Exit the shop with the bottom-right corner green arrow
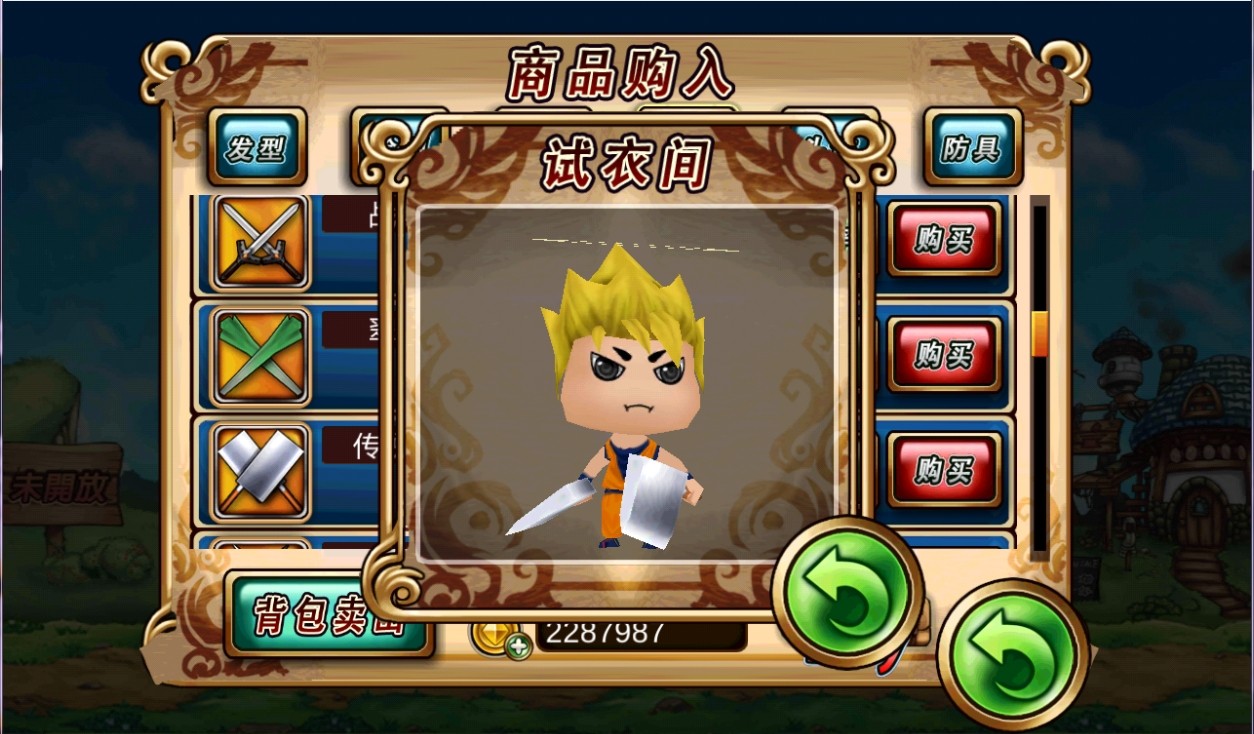The width and height of the screenshot is (1254, 734). 1011,654
